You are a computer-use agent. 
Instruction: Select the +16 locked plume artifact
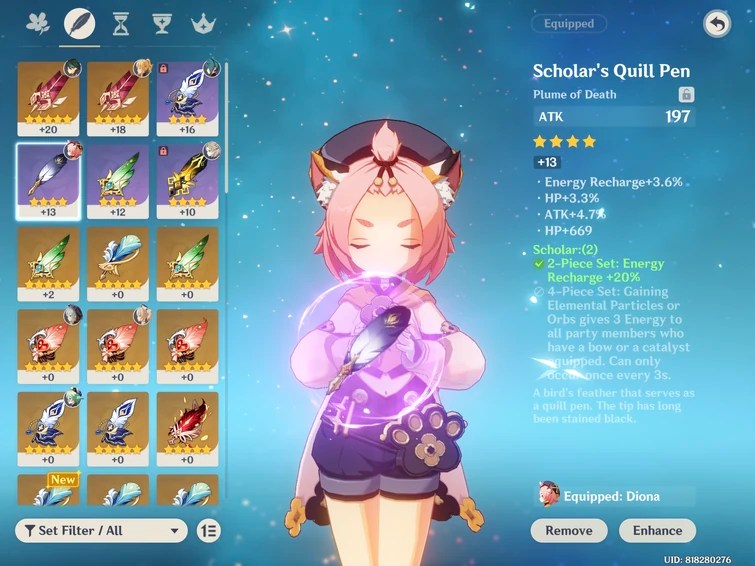pyautogui.click(x=188, y=98)
